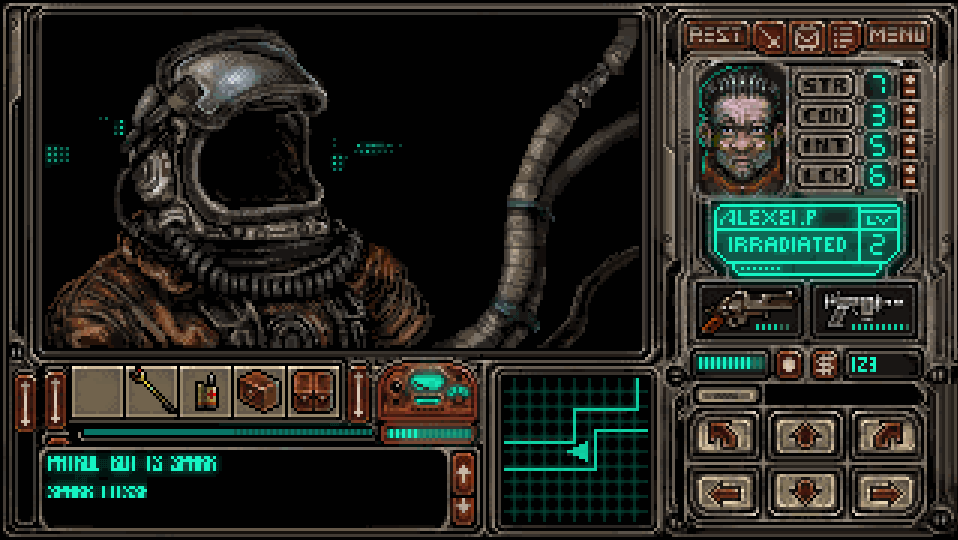
Task: Select the revolver weapon slot
Action: point(748,306)
